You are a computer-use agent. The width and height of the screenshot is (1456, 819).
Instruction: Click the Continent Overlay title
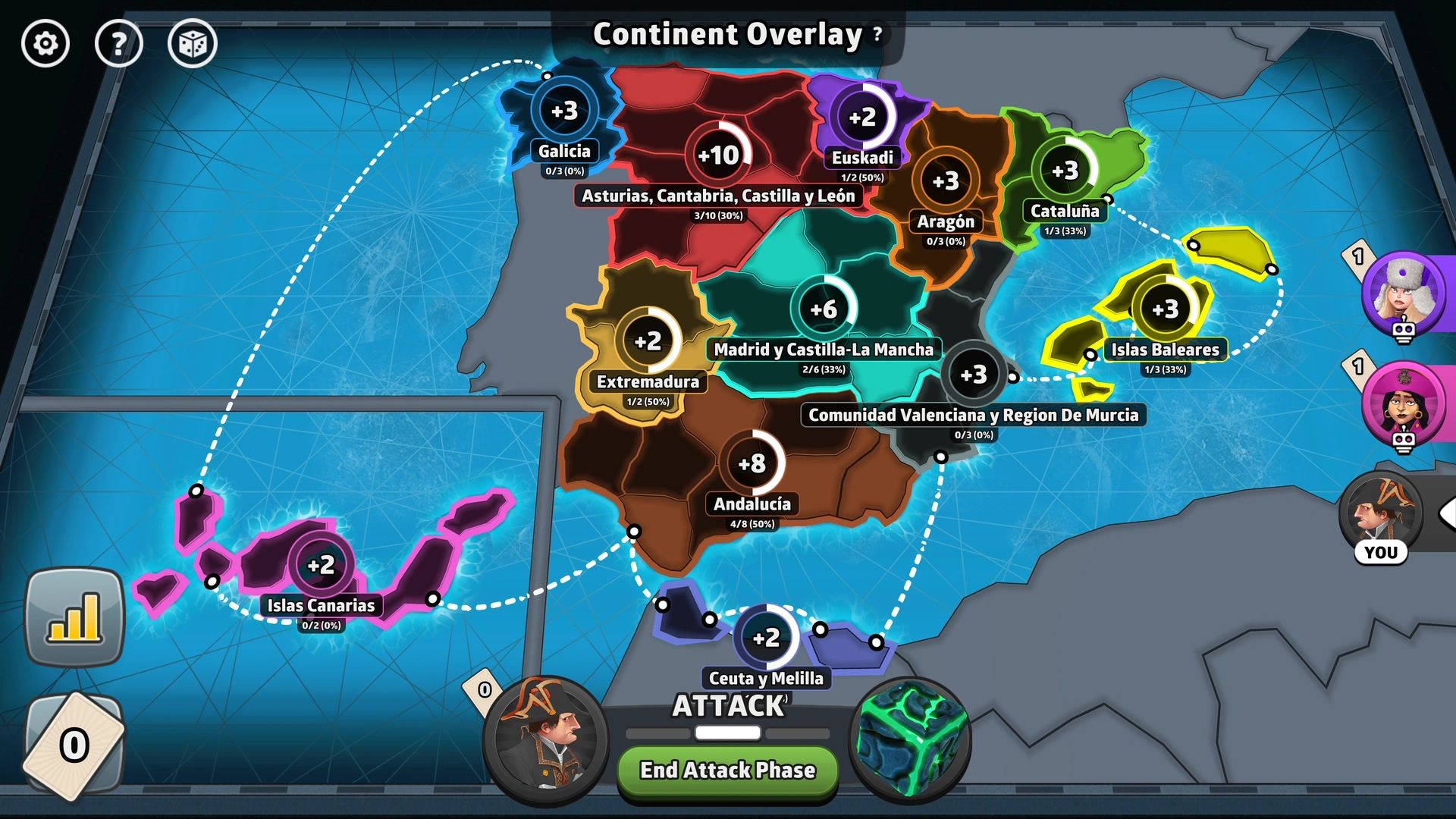pyautogui.click(x=726, y=33)
